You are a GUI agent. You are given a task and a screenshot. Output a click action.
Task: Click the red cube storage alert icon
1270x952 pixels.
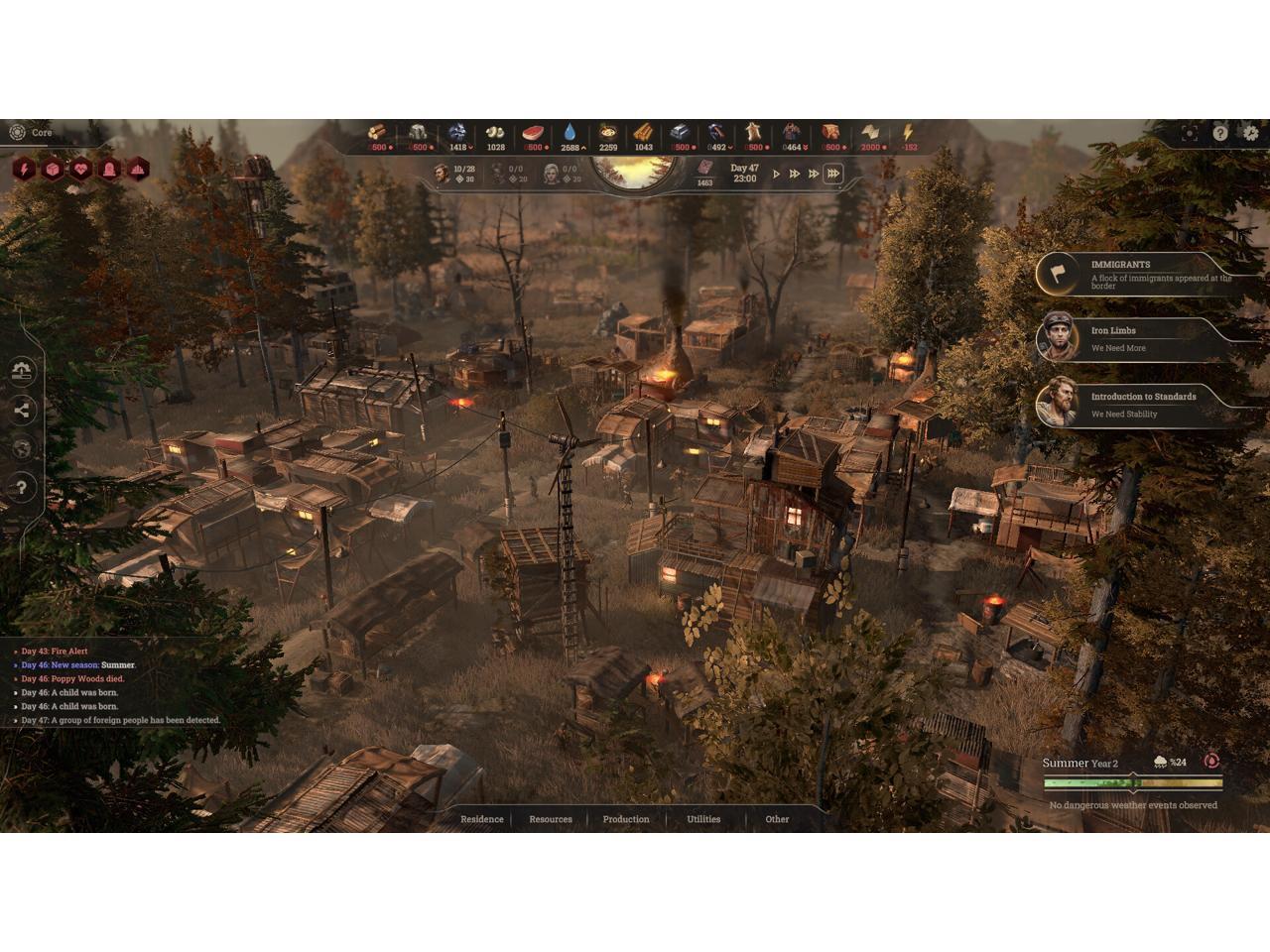pos(53,170)
